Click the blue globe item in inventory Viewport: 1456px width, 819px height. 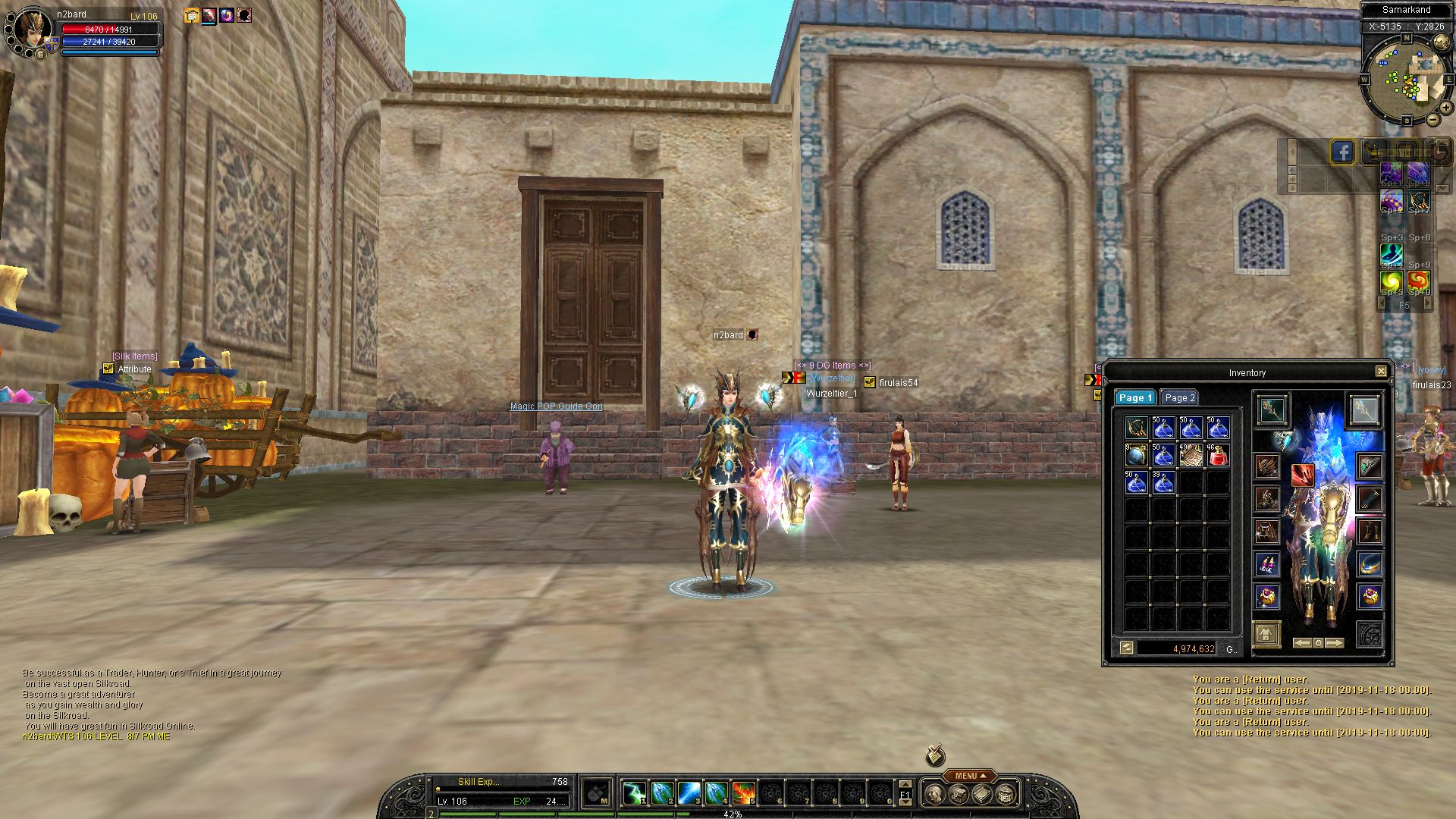click(1136, 455)
